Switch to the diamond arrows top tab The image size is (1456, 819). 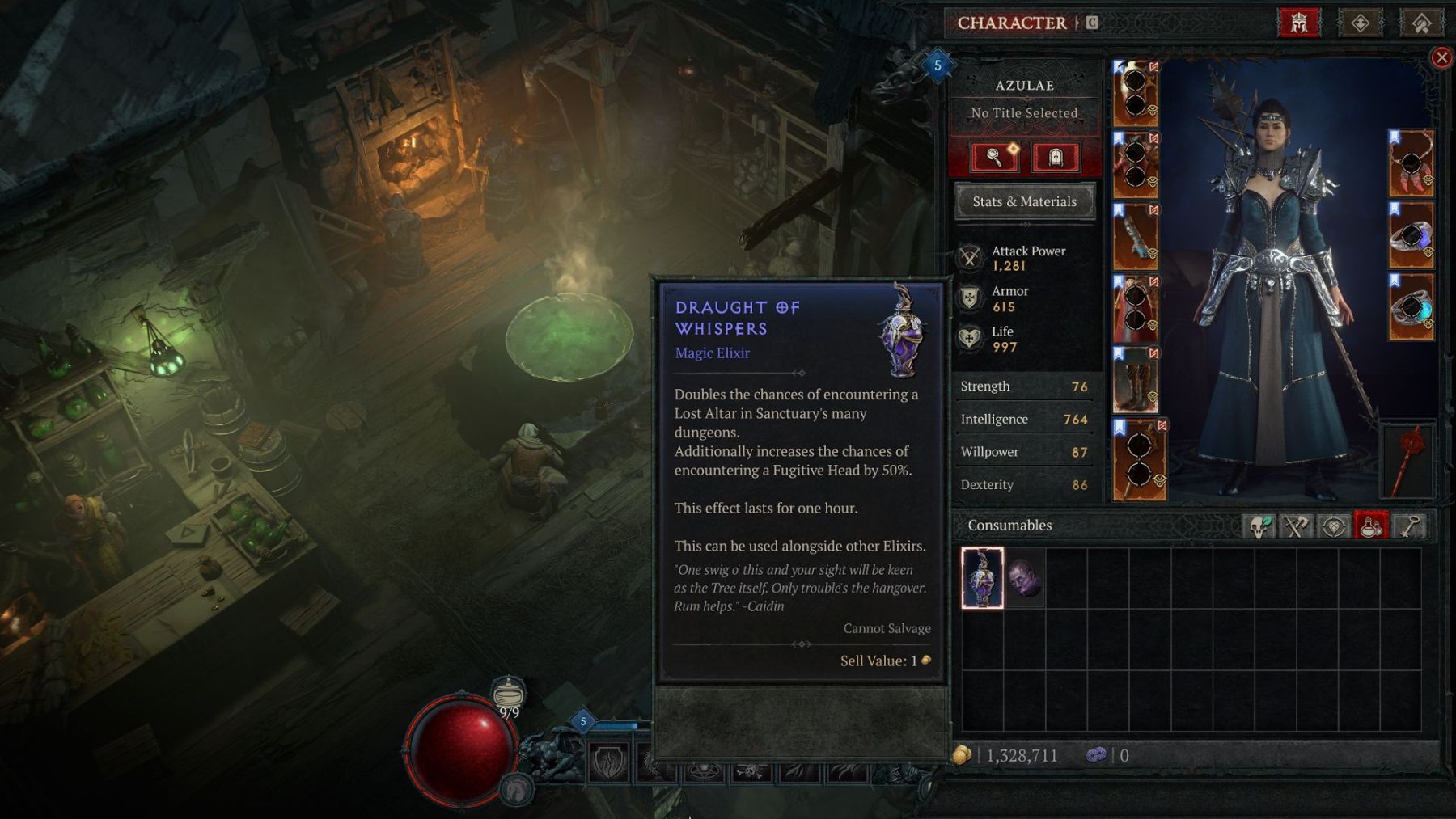1360,23
